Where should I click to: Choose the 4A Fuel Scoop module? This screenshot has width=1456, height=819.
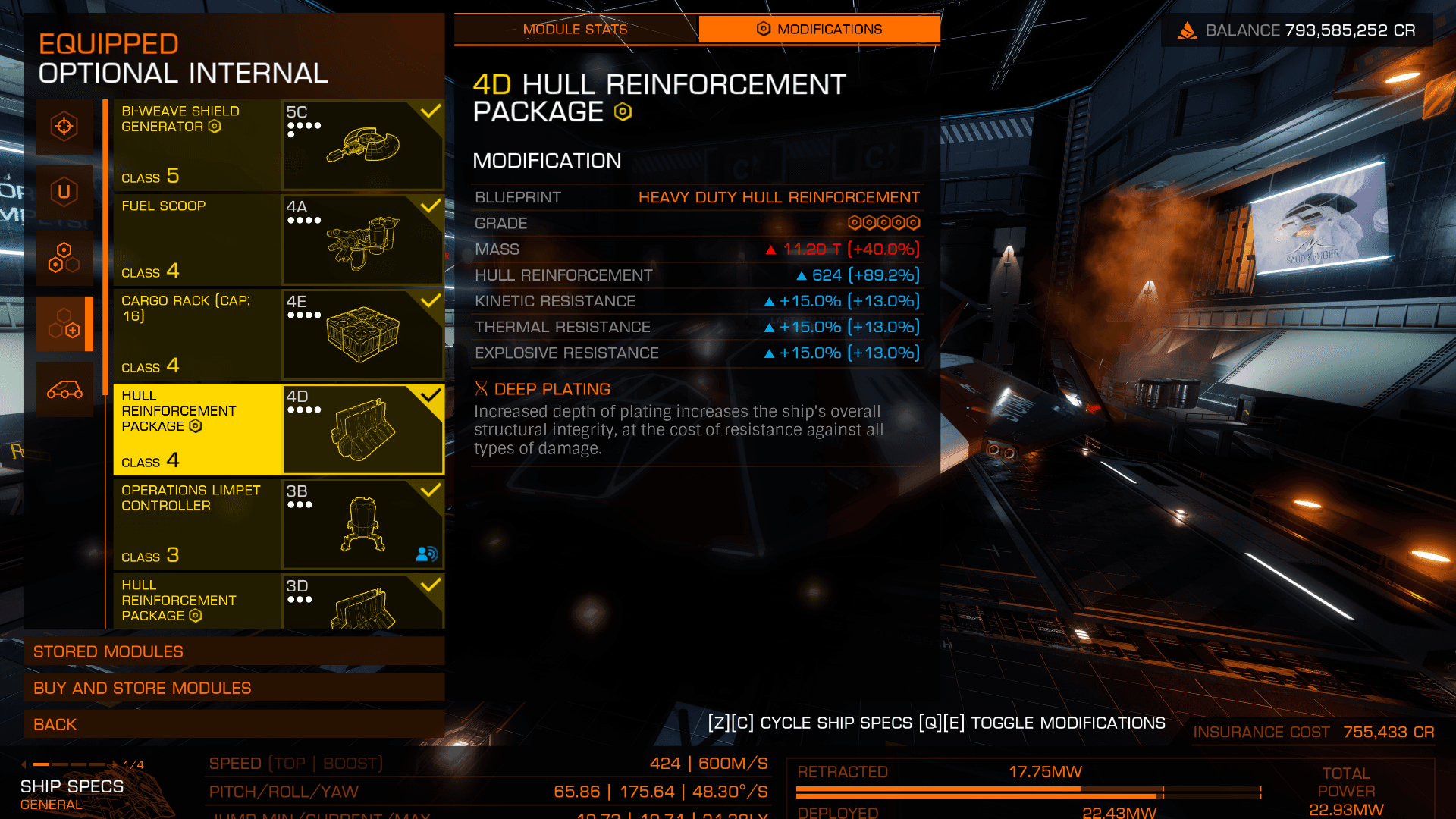[x=278, y=240]
